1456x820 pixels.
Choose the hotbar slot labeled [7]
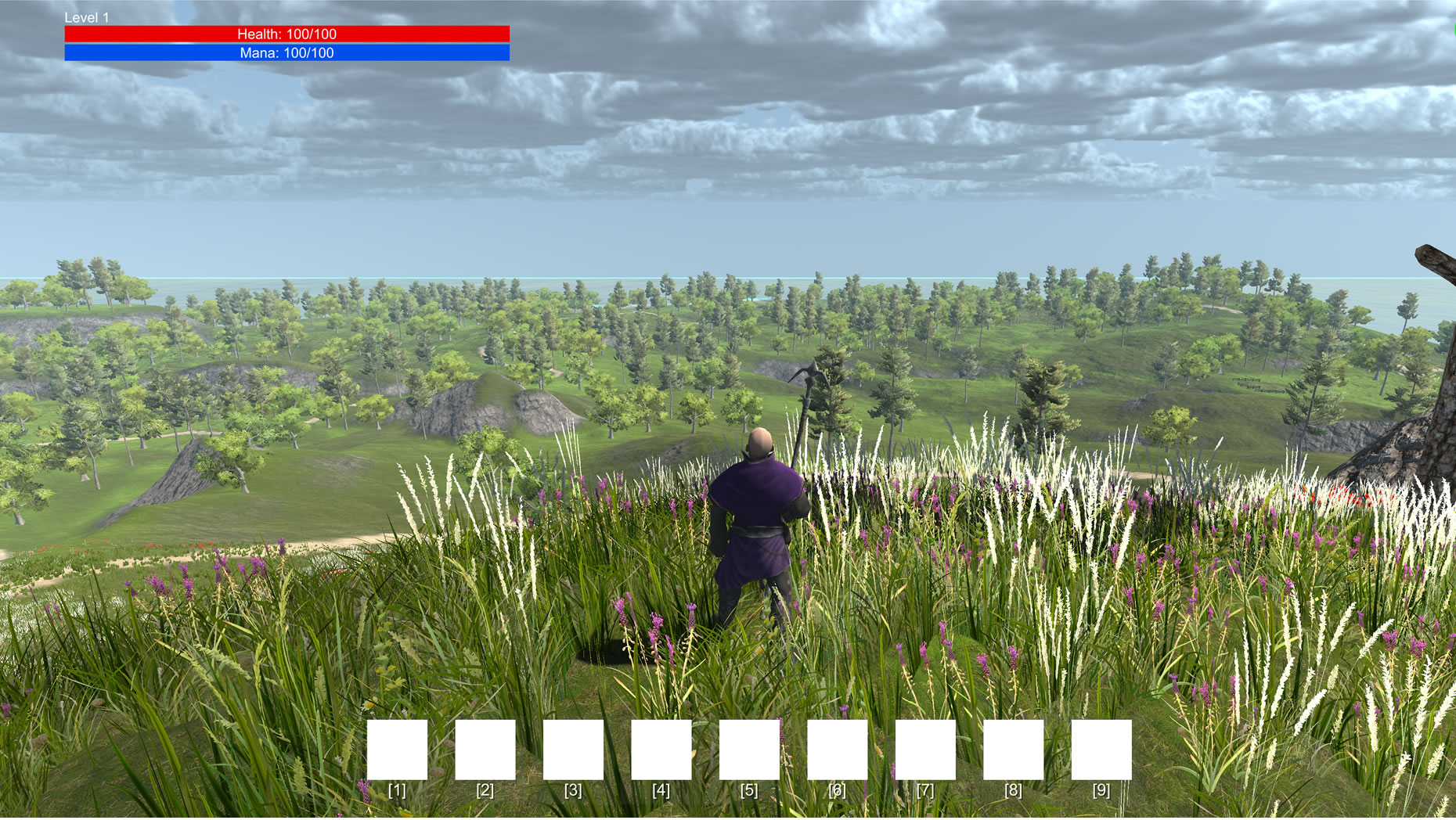pyautogui.click(x=925, y=750)
